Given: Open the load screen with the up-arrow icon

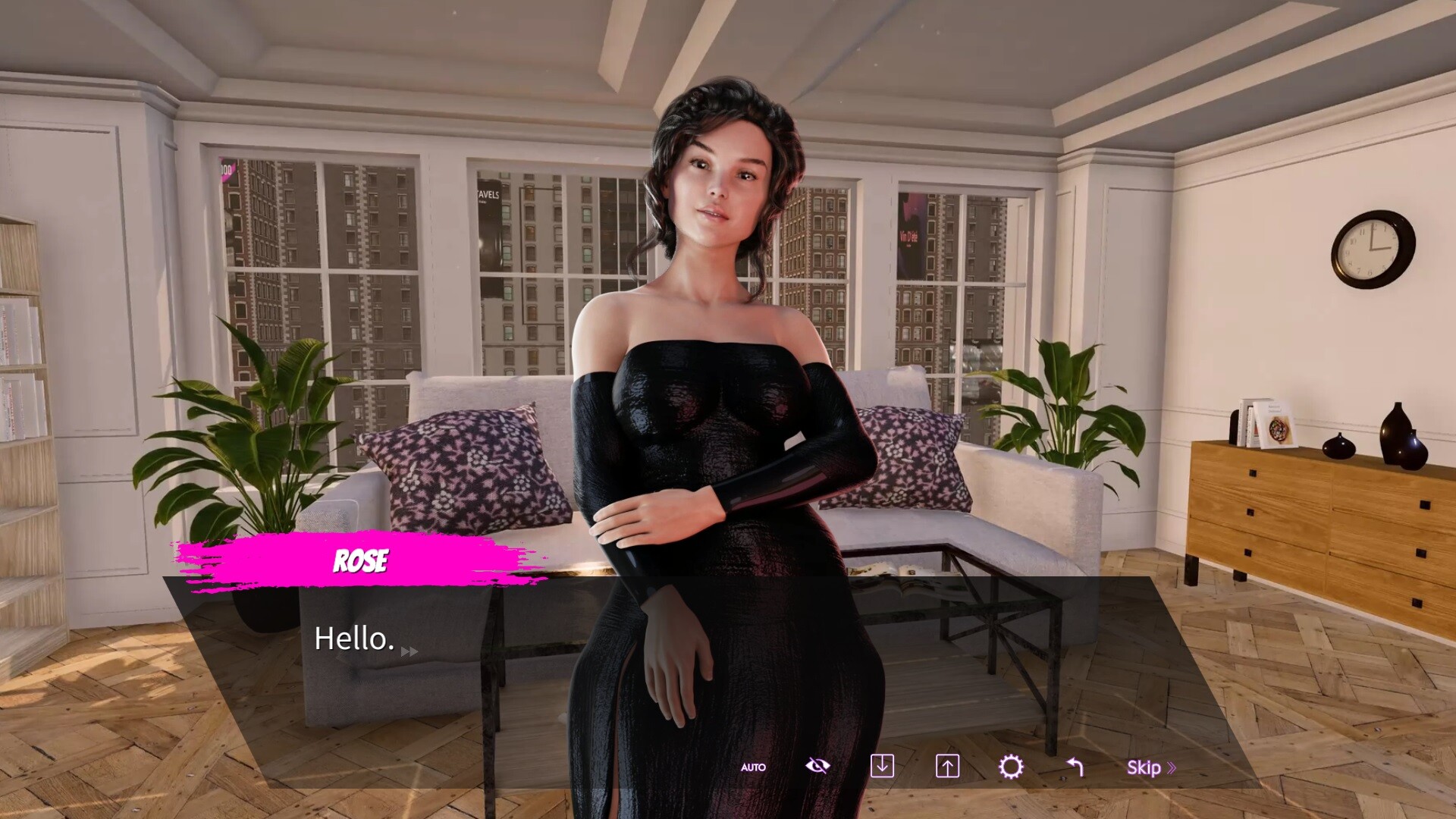Looking at the screenshot, I should coord(946,767).
